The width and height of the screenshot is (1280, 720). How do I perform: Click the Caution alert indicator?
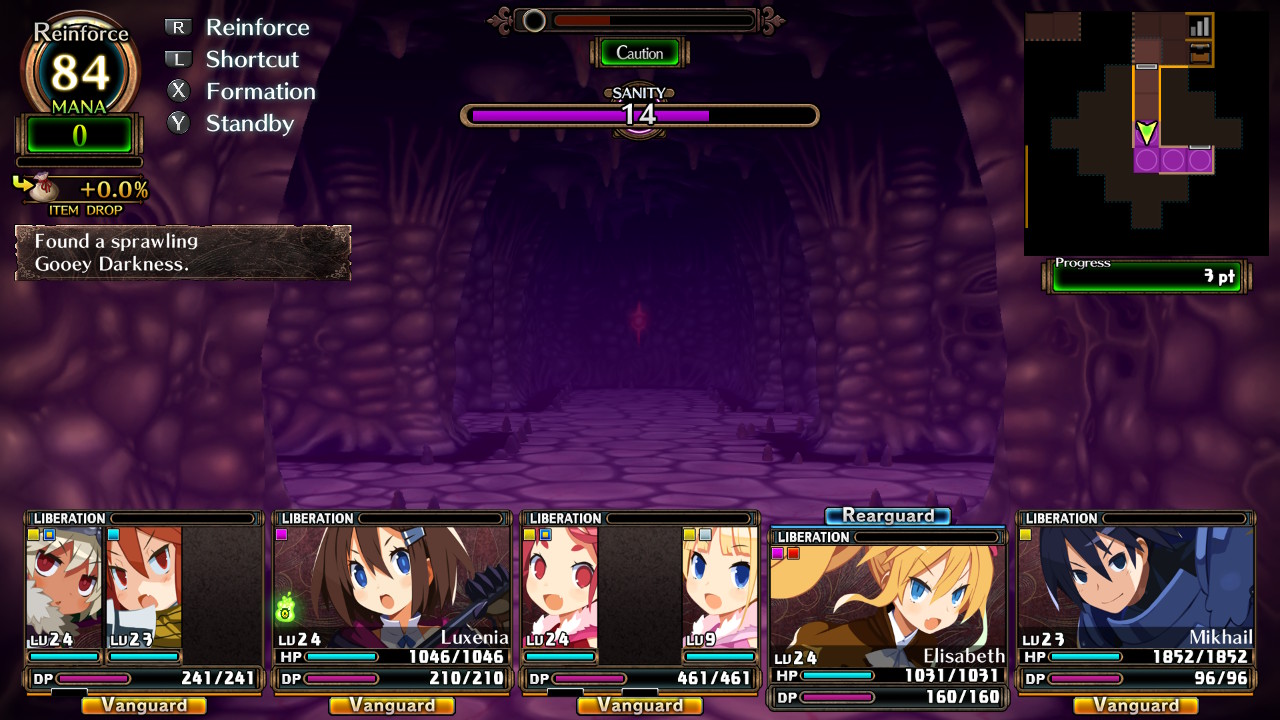[639, 53]
